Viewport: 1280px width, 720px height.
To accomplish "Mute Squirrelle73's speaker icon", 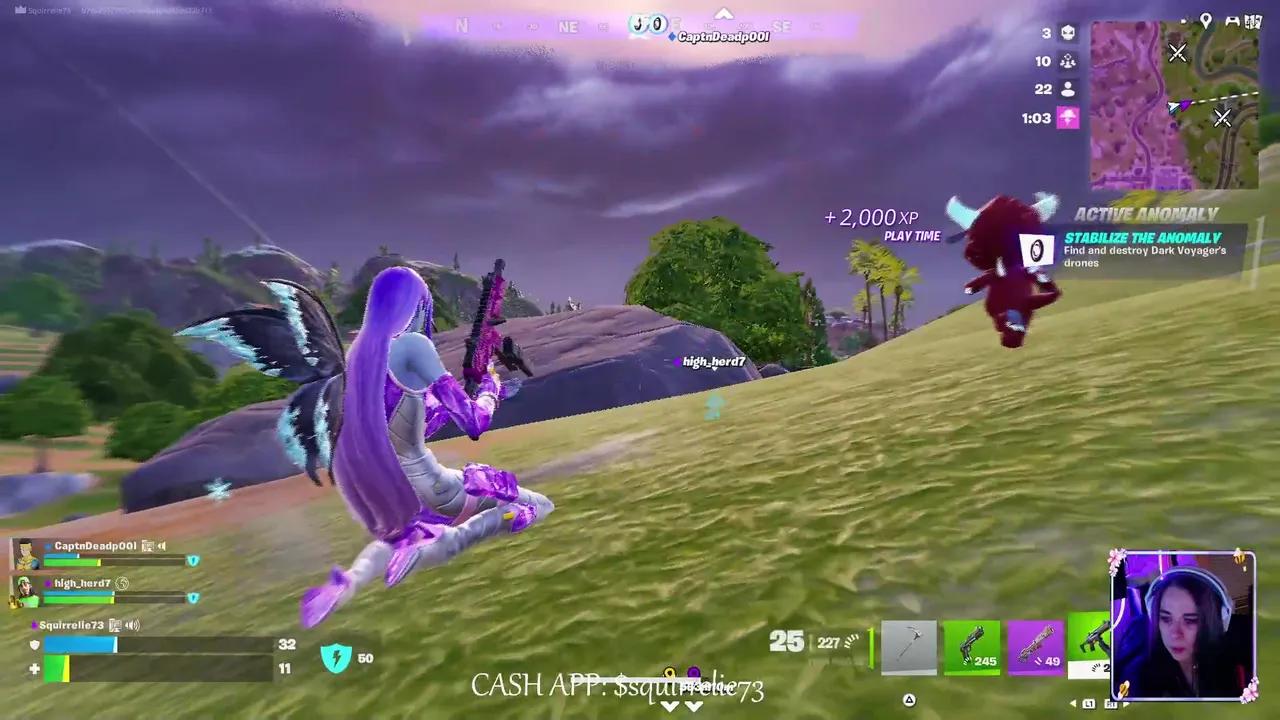I will [131, 625].
